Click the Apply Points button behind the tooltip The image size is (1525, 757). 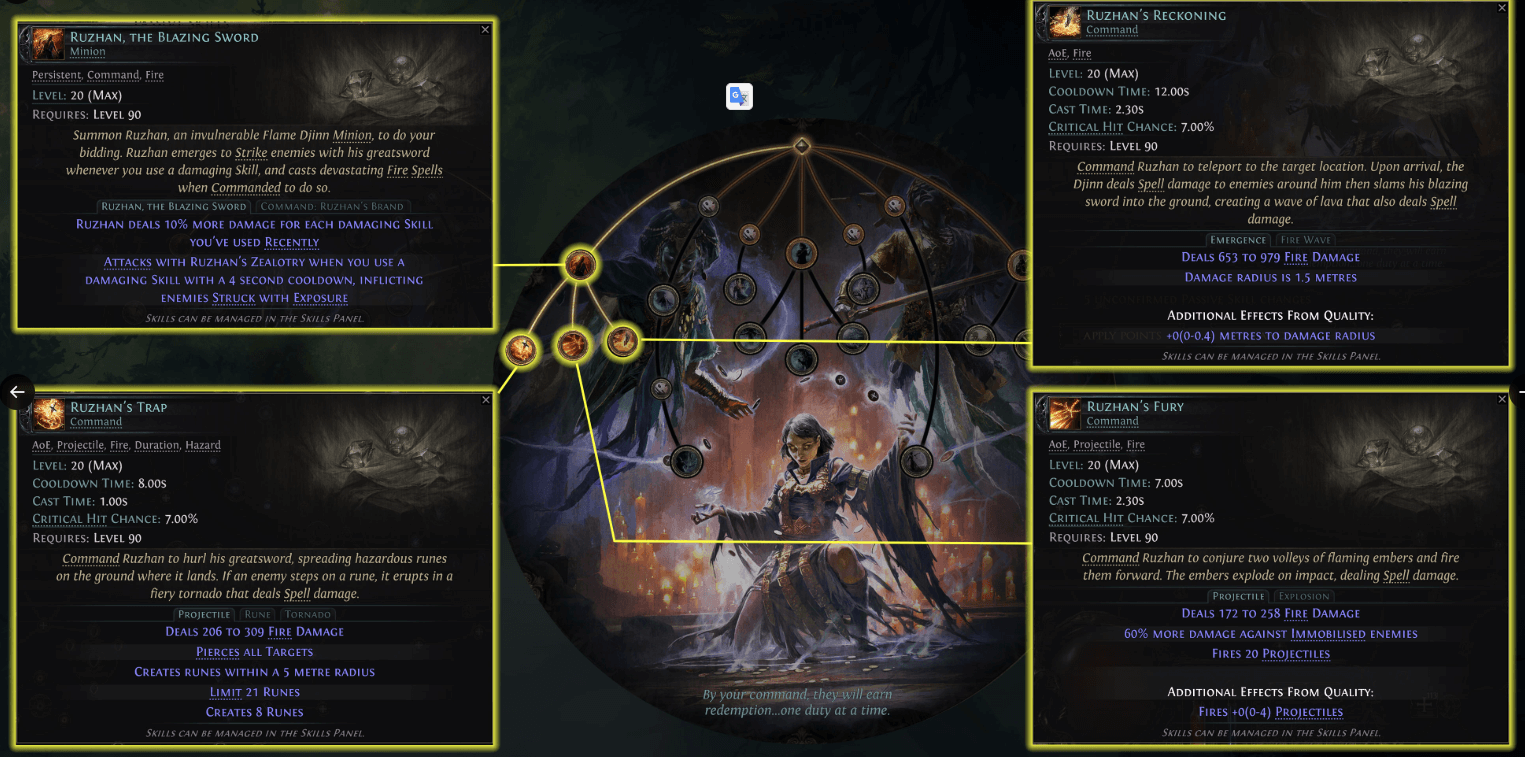[x=1120, y=335]
